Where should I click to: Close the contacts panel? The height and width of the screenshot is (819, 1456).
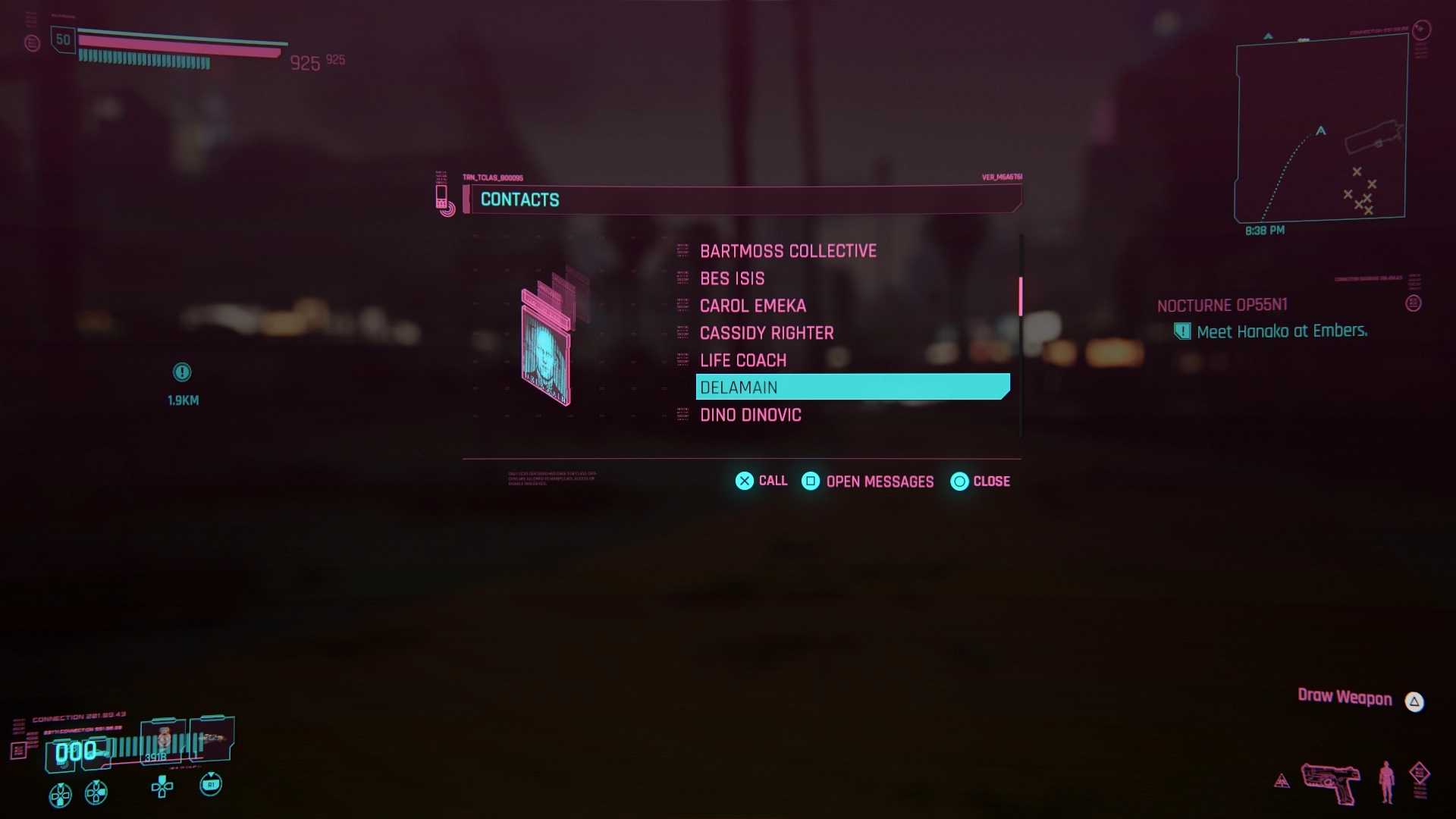(x=980, y=482)
